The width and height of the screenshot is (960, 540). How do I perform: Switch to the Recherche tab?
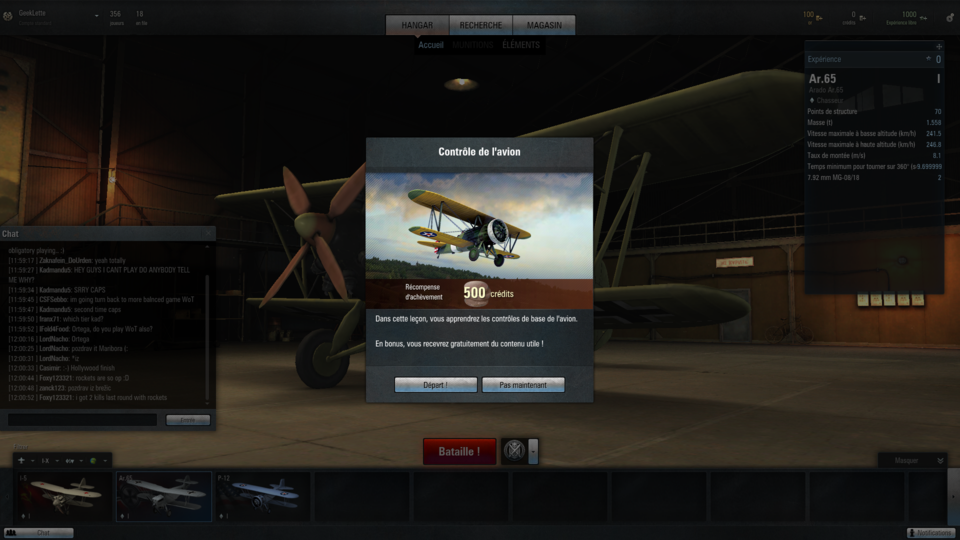click(x=481, y=26)
